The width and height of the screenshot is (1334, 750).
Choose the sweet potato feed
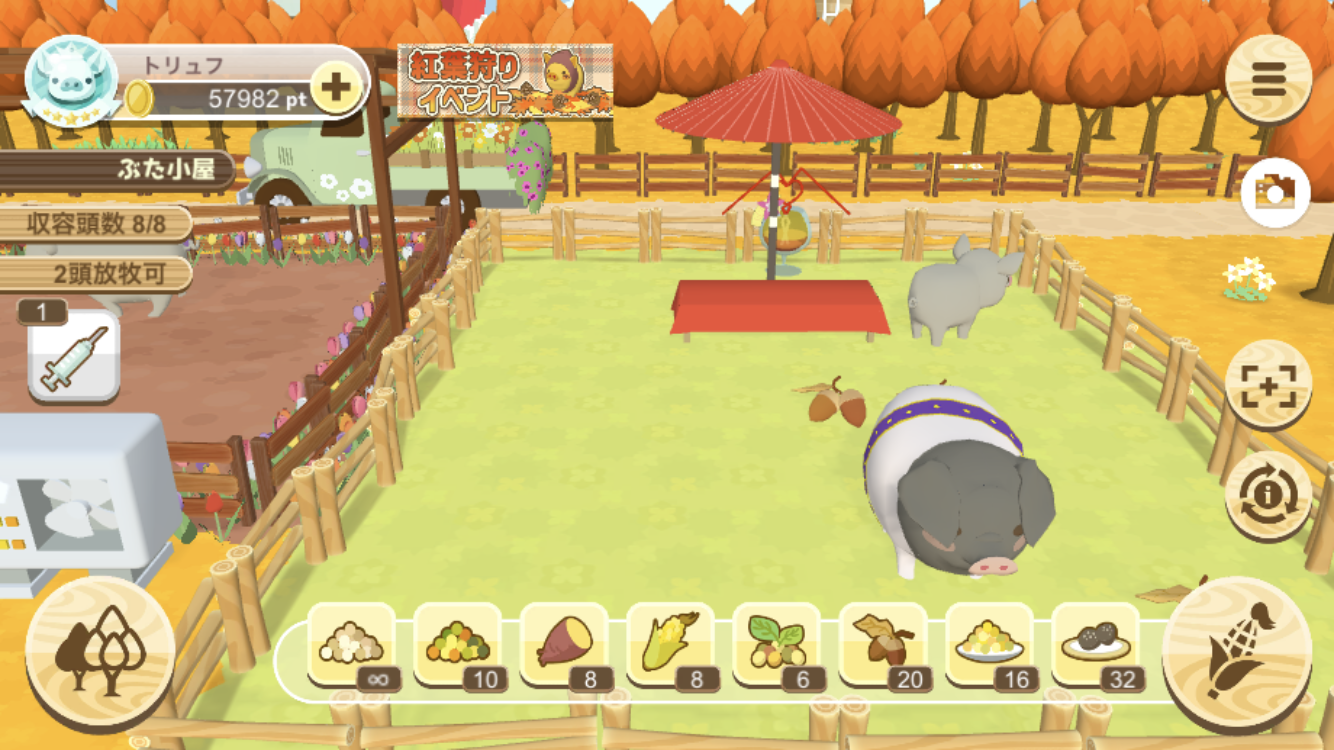pyautogui.click(x=565, y=645)
